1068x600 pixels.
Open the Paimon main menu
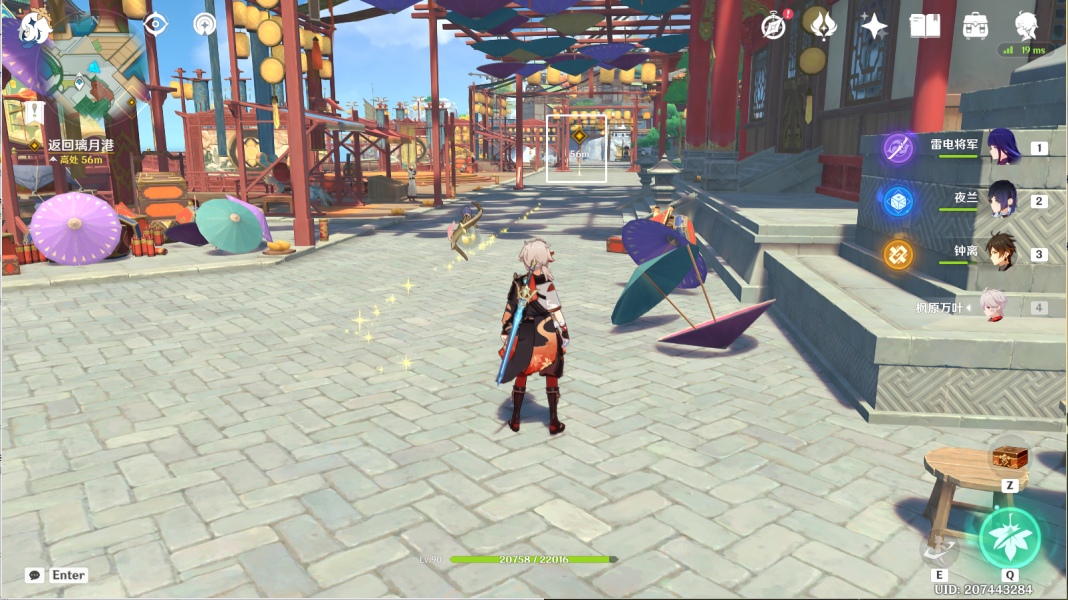click(36, 27)
